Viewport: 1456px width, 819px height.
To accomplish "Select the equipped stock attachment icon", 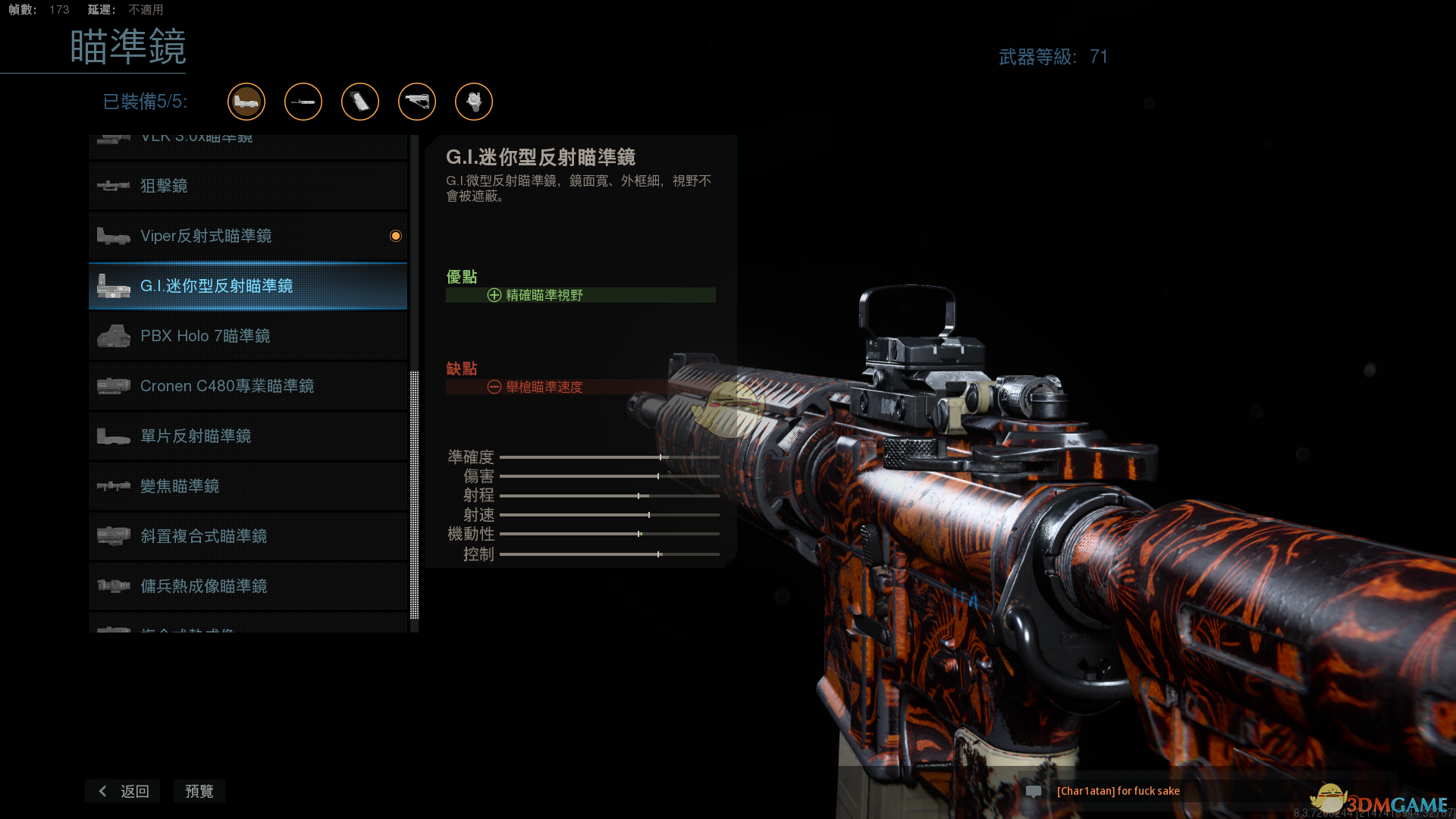I will pyautogui.click(x=417, y=102).
